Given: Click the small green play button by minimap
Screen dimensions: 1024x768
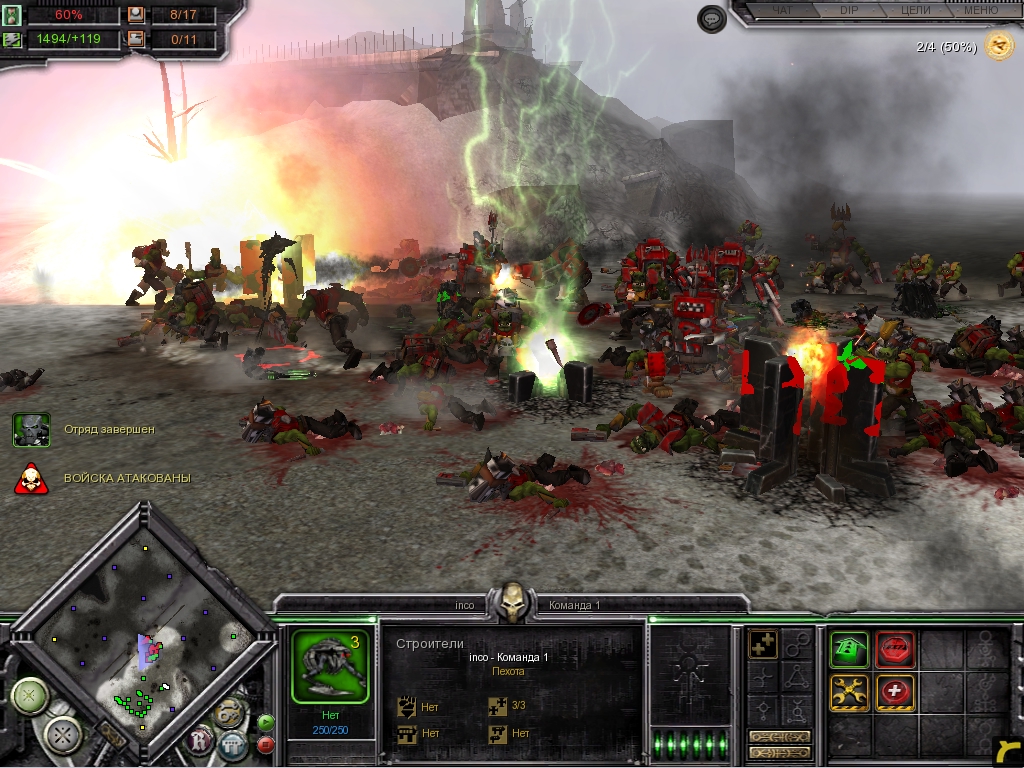Looking at the screenshot, I should pyautogui.click(x=266, y=723).
